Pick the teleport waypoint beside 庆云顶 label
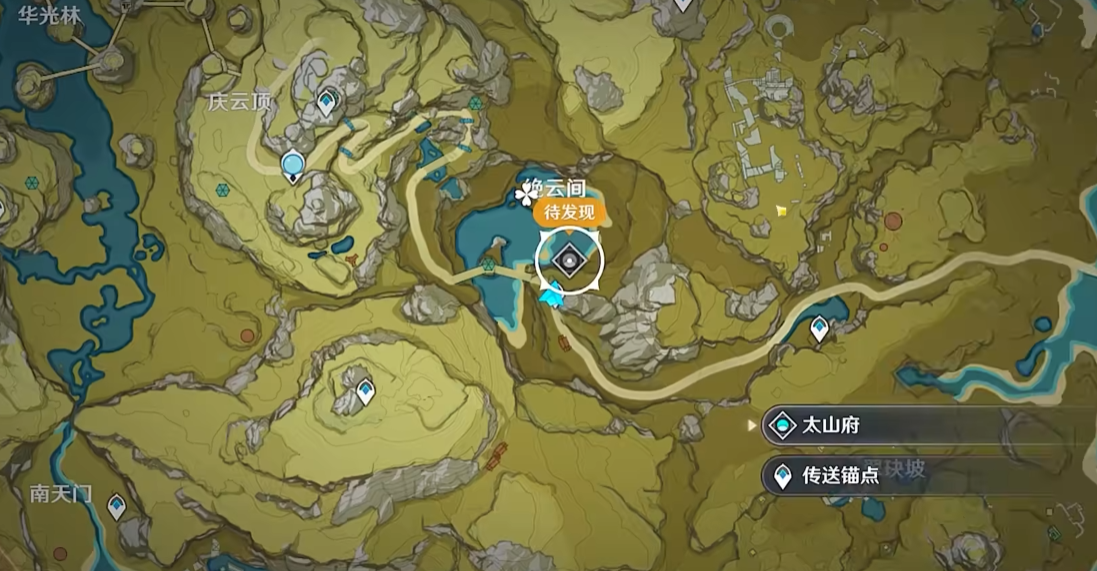The image size is (1097, 571). click(326, 101)
